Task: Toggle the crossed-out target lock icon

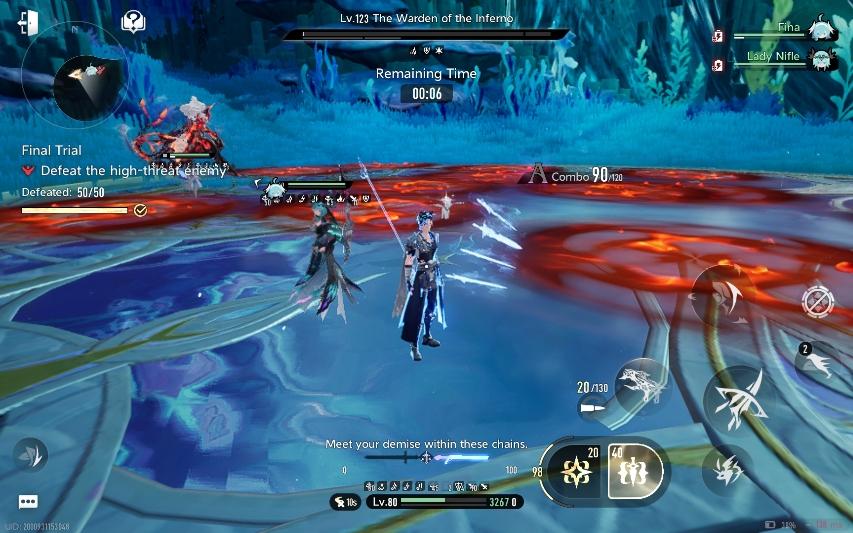Action: (x=817, y=301)
